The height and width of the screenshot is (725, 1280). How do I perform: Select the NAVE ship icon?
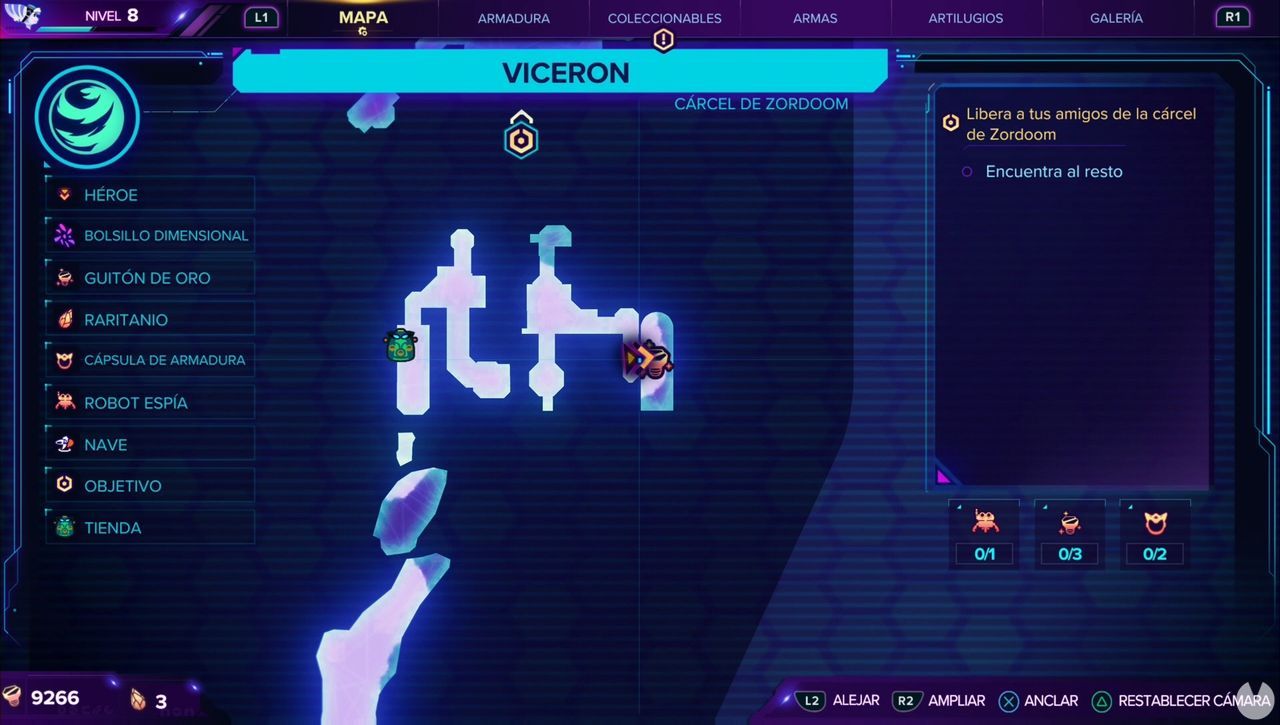63,444
